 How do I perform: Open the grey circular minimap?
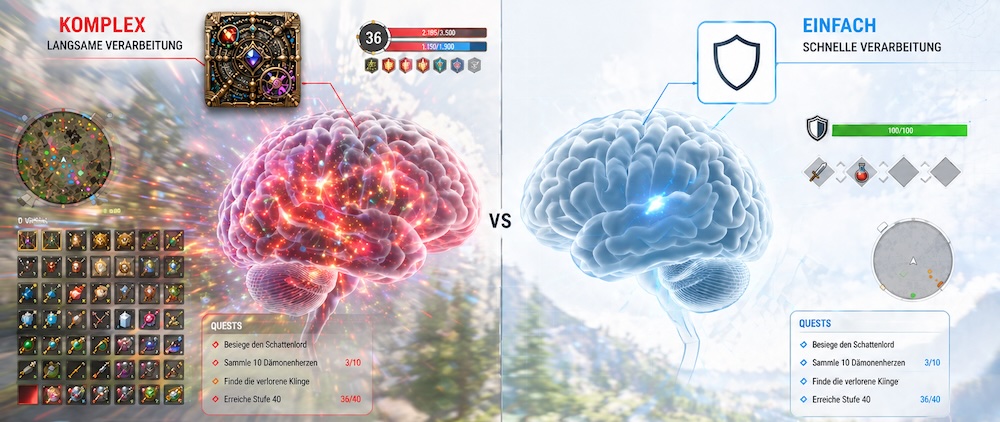coord(912,263)
